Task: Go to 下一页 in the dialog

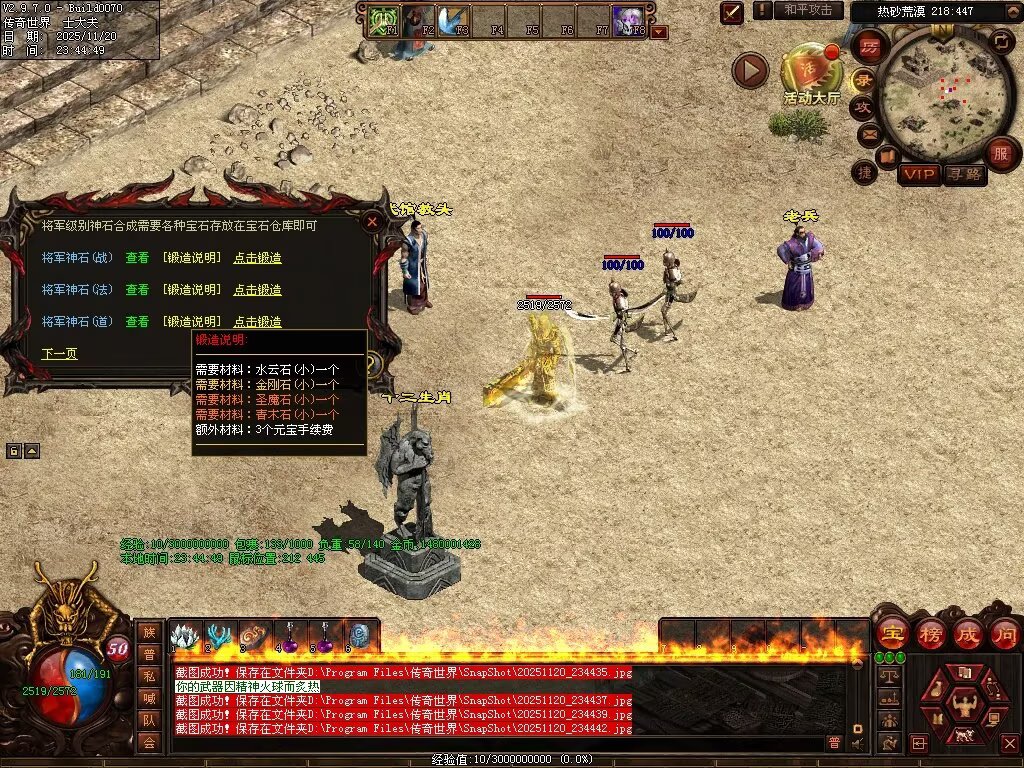Action: click(x=59, y=354)
